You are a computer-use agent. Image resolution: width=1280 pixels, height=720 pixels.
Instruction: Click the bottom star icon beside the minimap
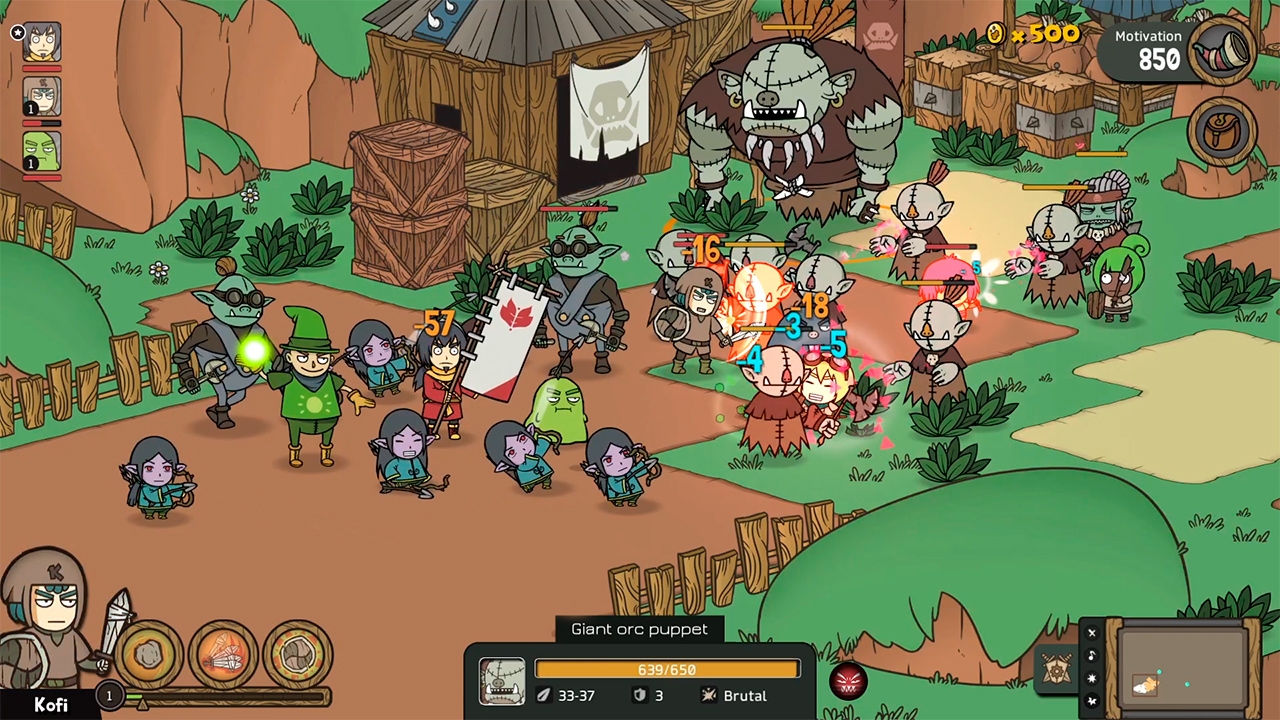click(x=1092, y=701)
